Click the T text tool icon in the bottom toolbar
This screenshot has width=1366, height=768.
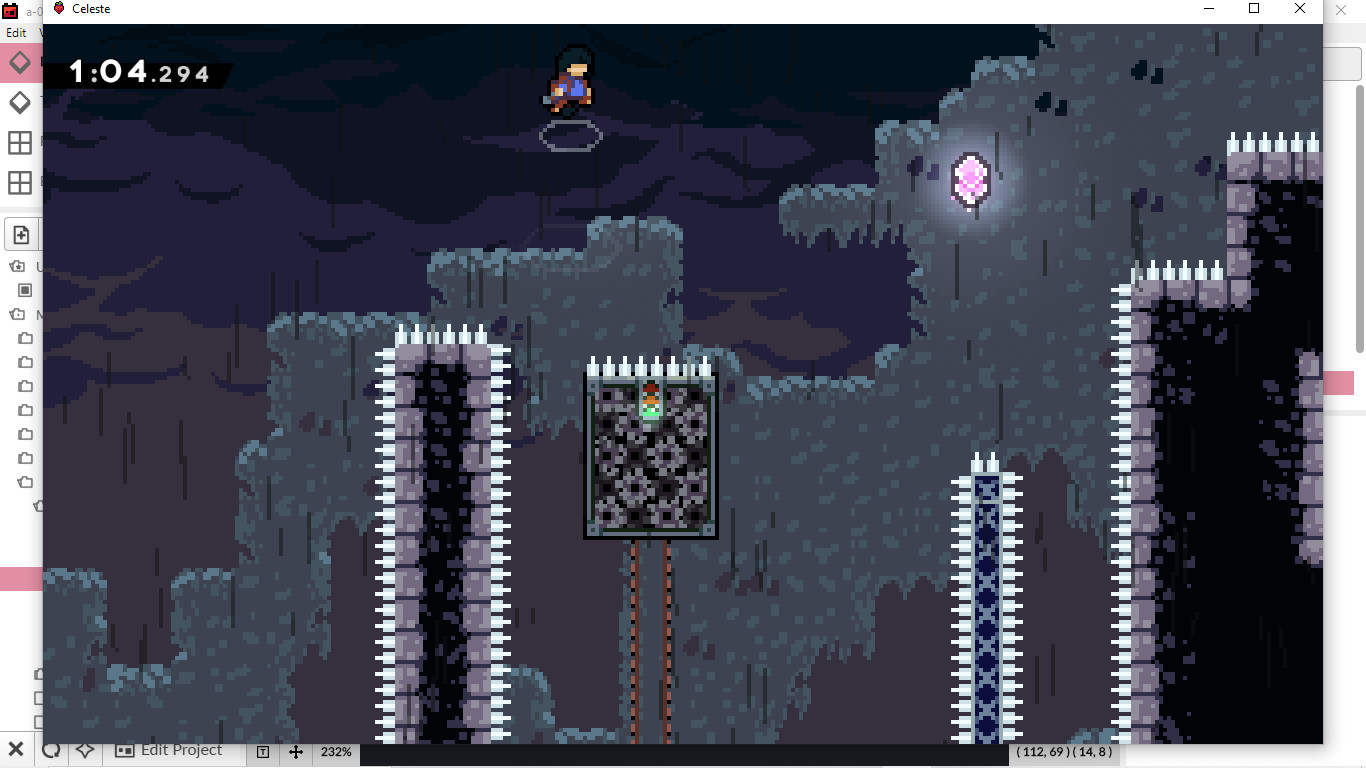262,751
